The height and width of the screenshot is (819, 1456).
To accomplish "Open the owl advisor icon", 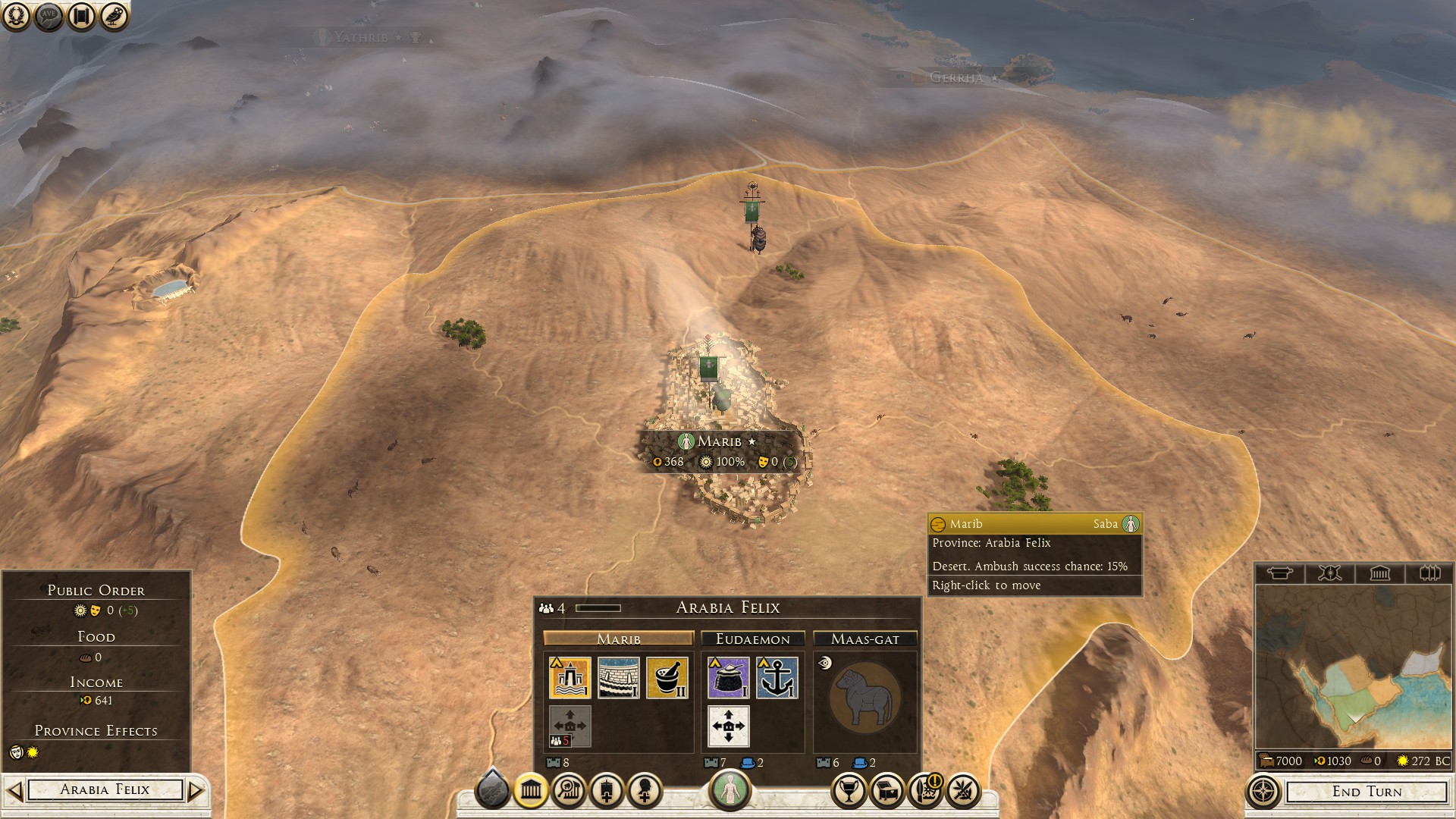I will tap(114, 16).
